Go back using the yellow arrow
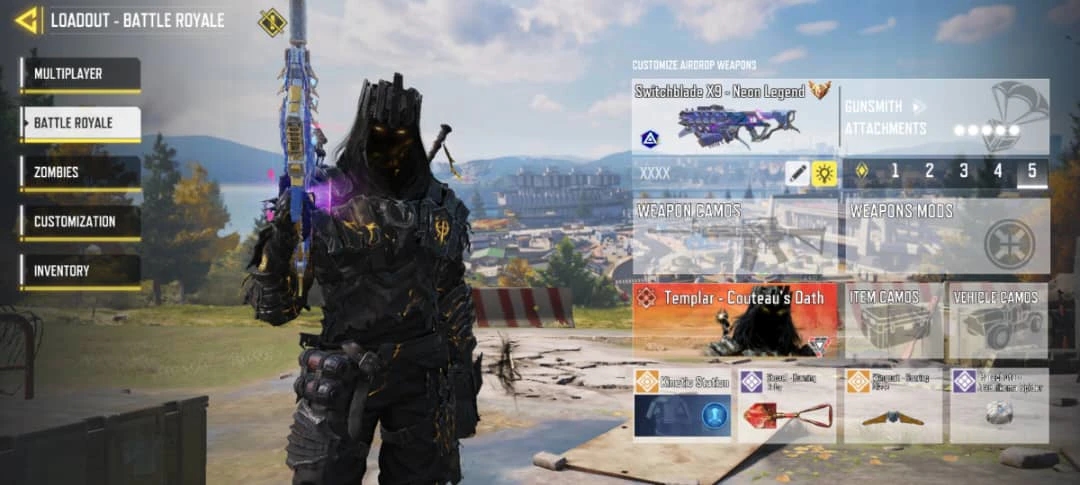1080x485 pixels. pos(26,20)
